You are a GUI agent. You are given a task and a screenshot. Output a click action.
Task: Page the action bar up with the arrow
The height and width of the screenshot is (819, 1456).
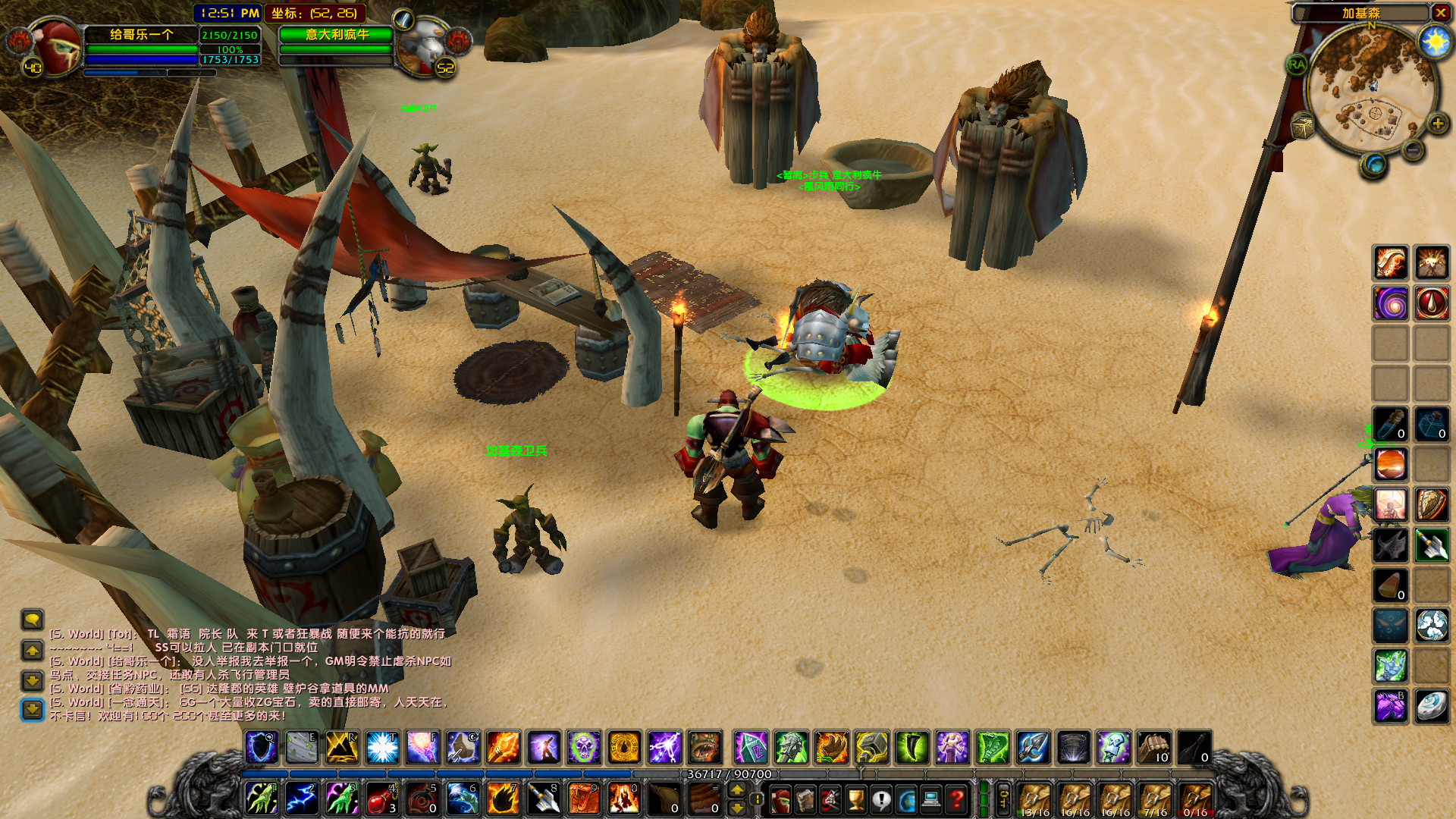click(x=737, y=789)
